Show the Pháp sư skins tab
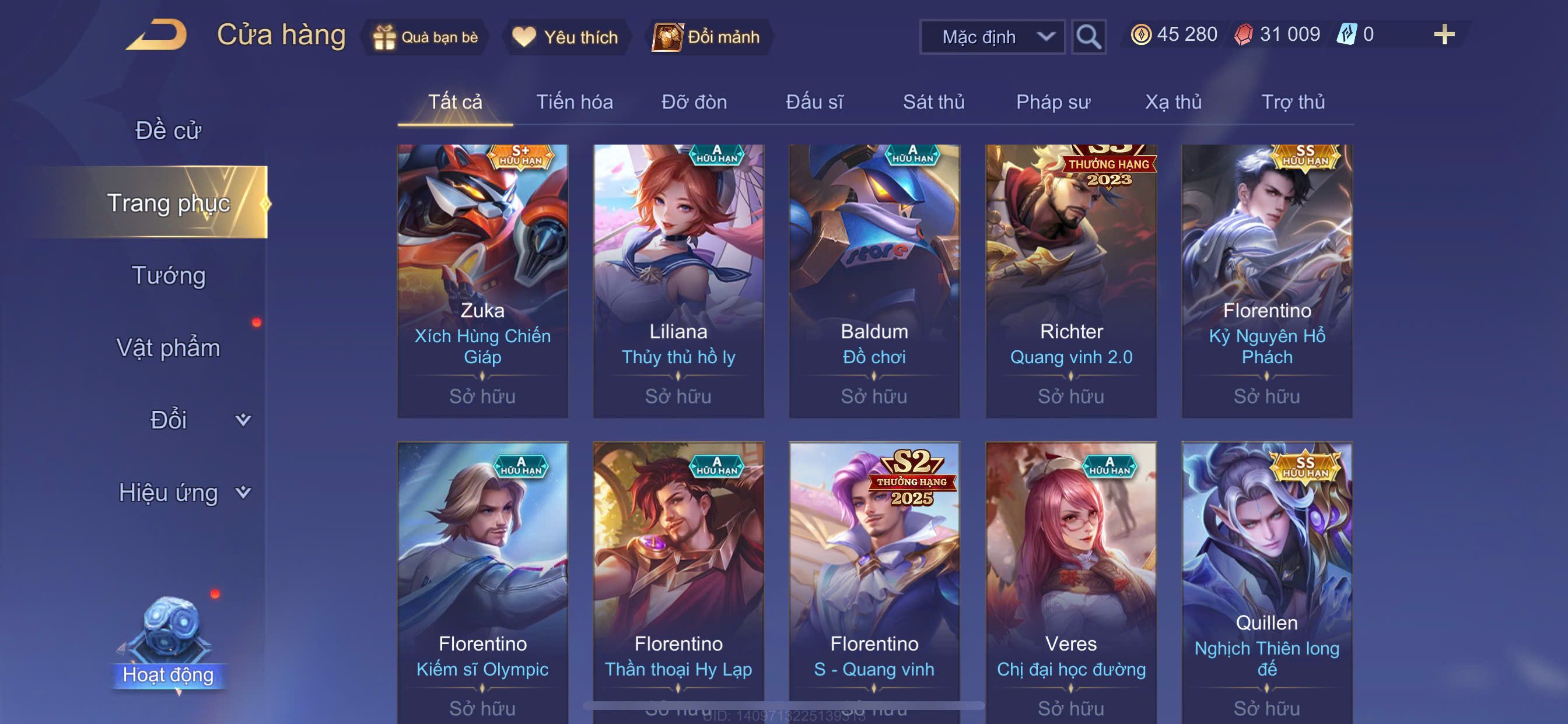Viewport: 1568px width, 724px height. click(1052, 102)
